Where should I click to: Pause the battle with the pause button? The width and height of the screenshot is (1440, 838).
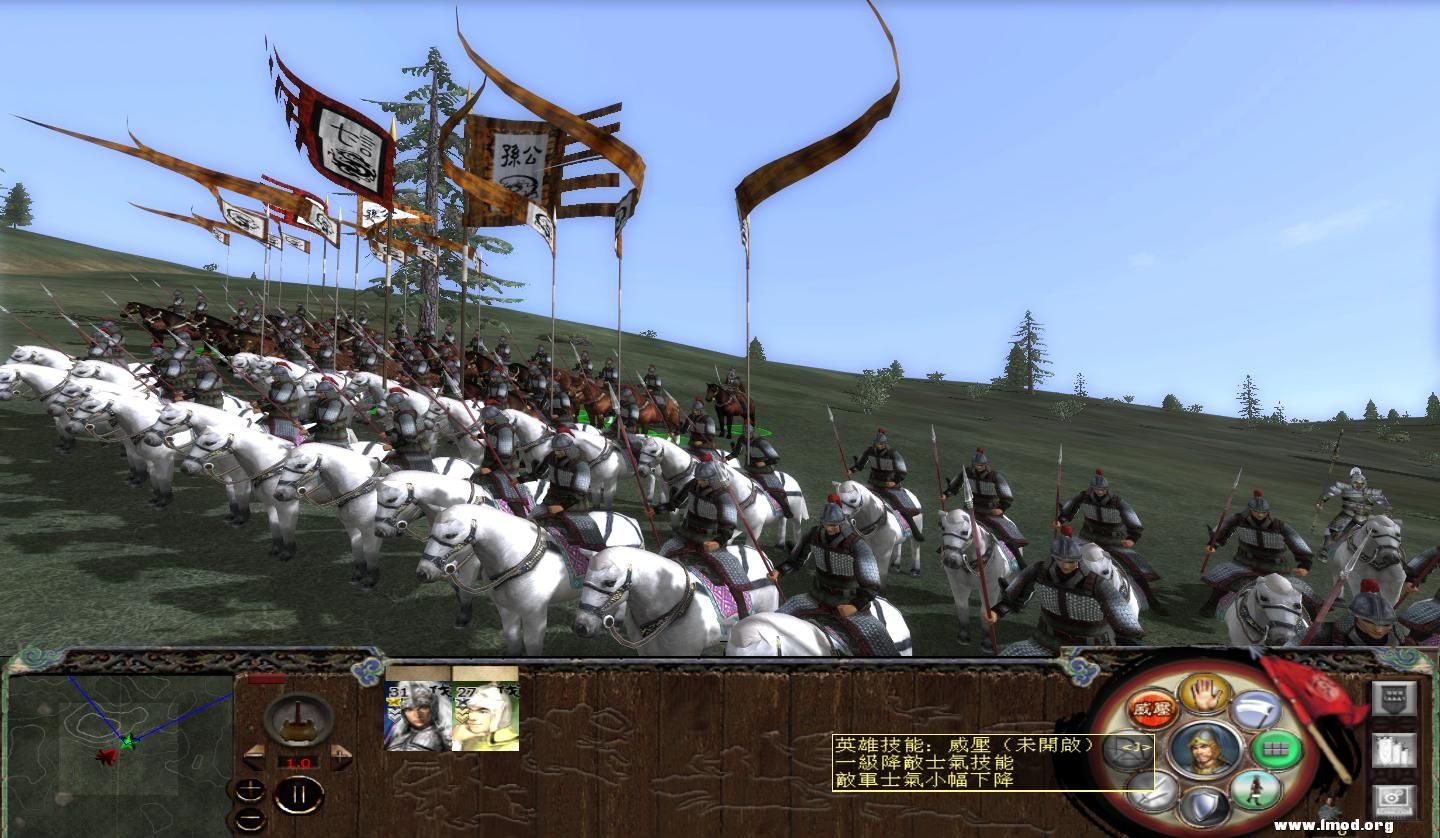[x=298, y=796]
